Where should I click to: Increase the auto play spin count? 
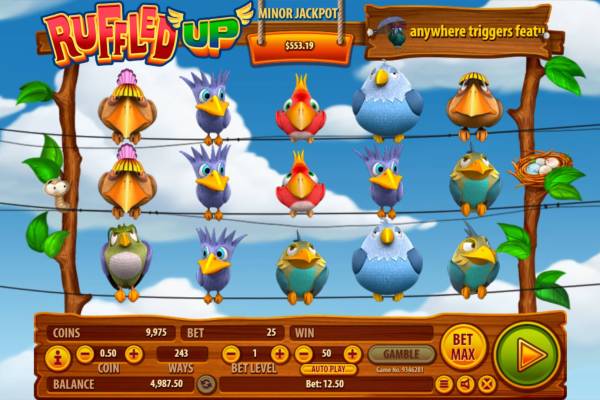click(352, 354)
